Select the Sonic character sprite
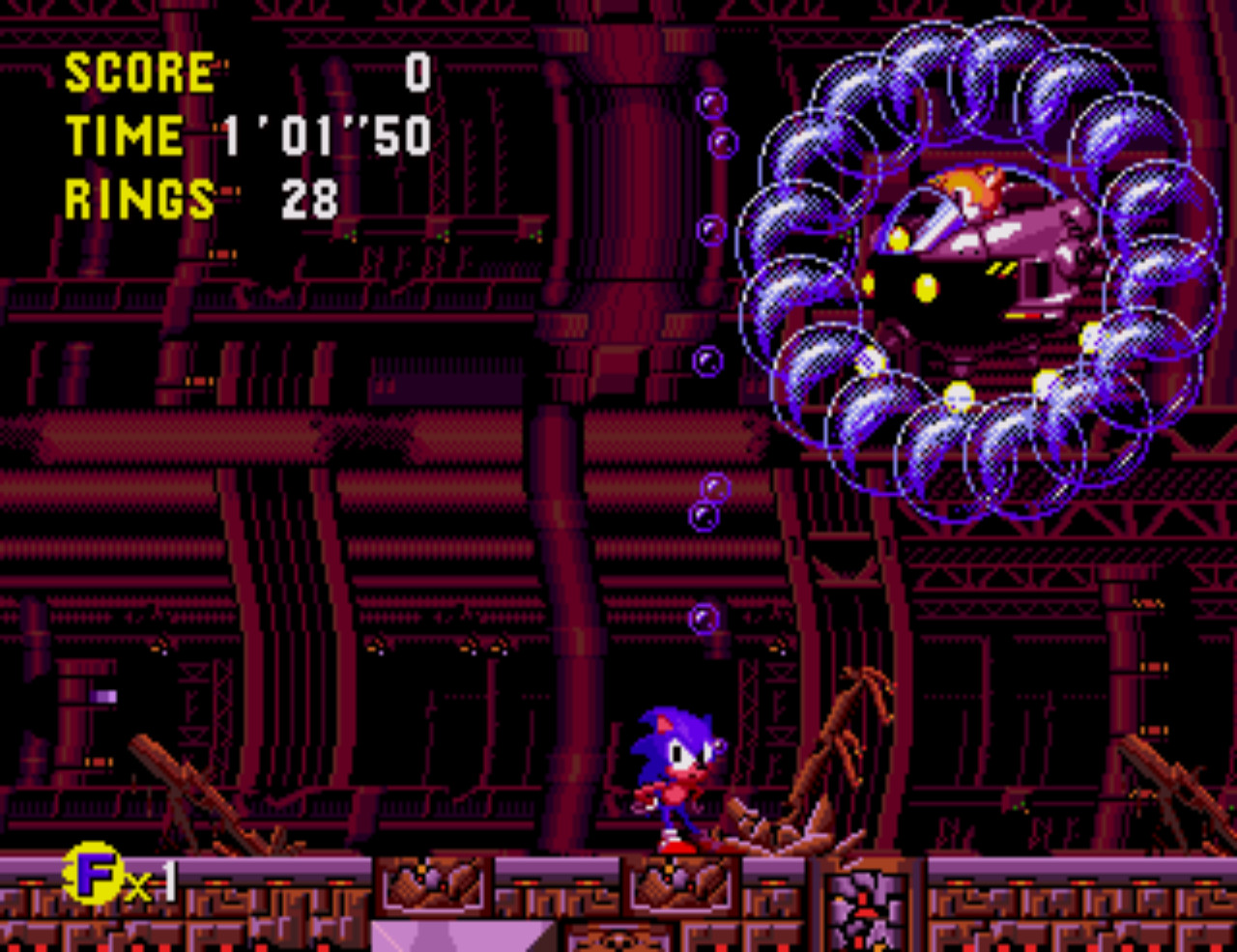Image resolution: width=1237 pixels, height=952 pixels. 678,783
